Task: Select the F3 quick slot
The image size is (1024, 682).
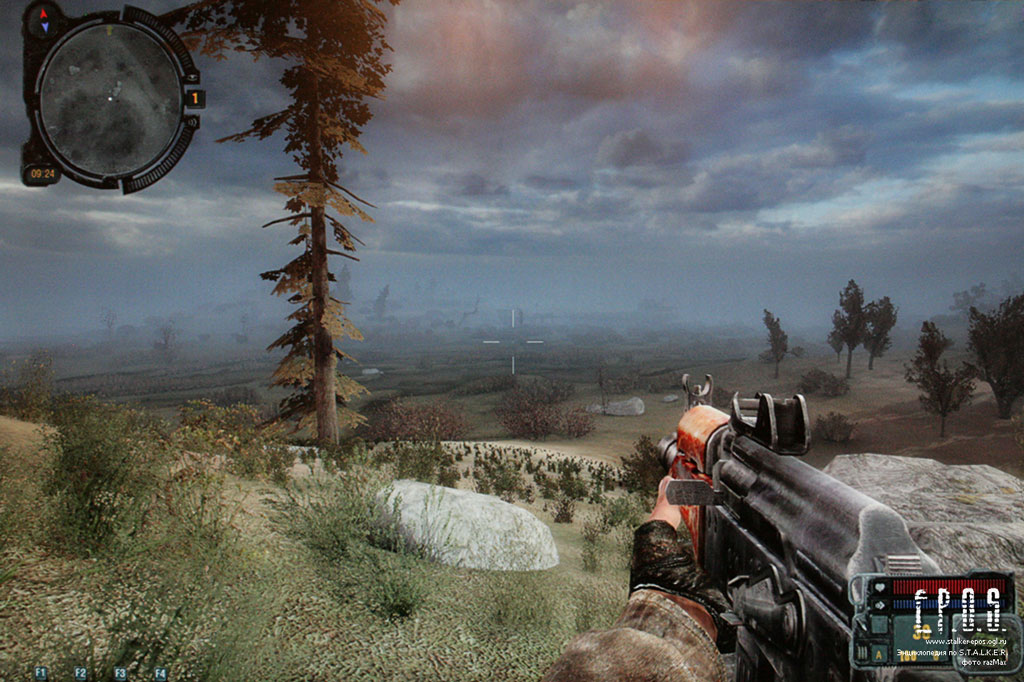Action: pos(120,673)
